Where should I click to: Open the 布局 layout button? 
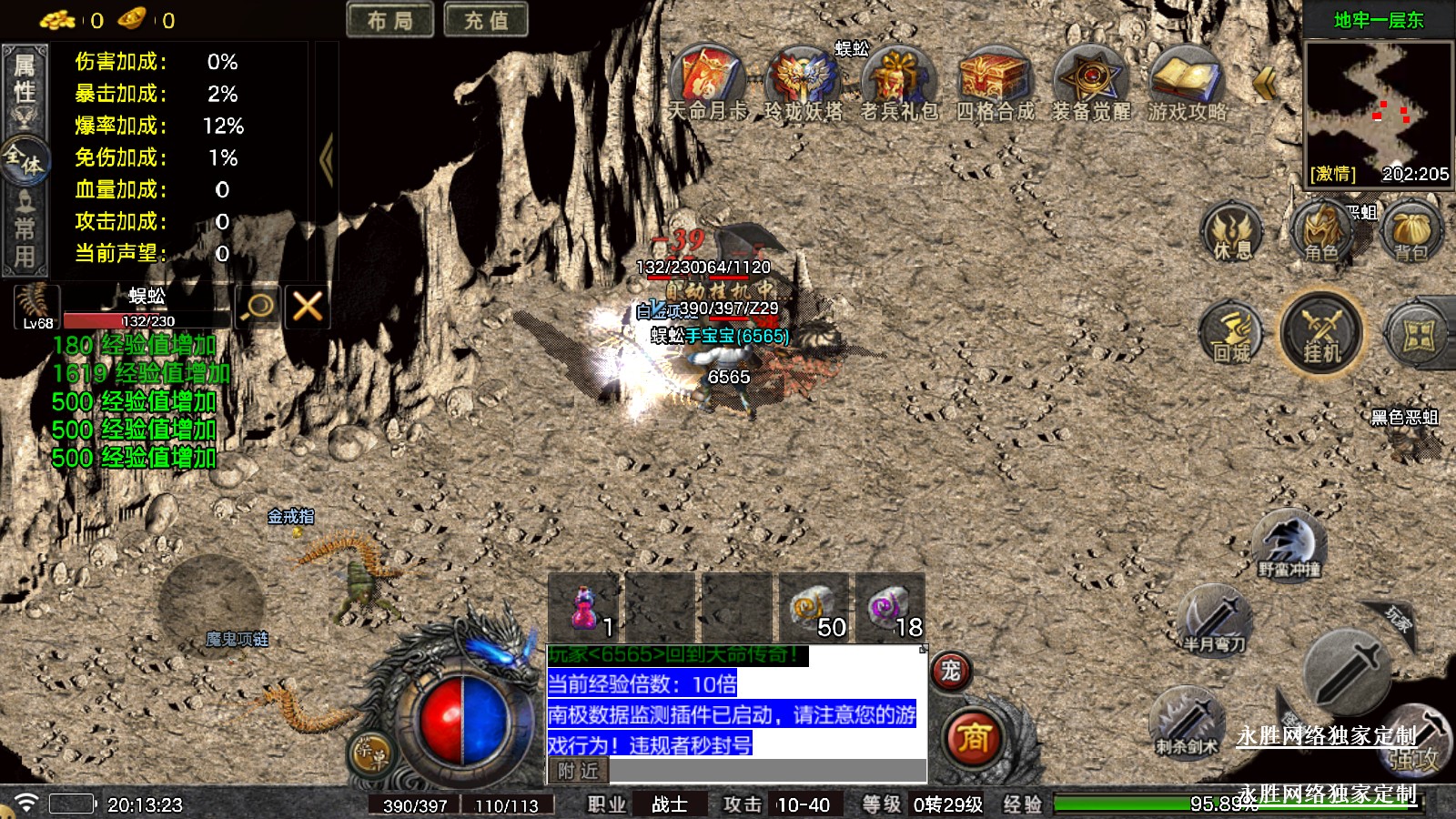389,20
